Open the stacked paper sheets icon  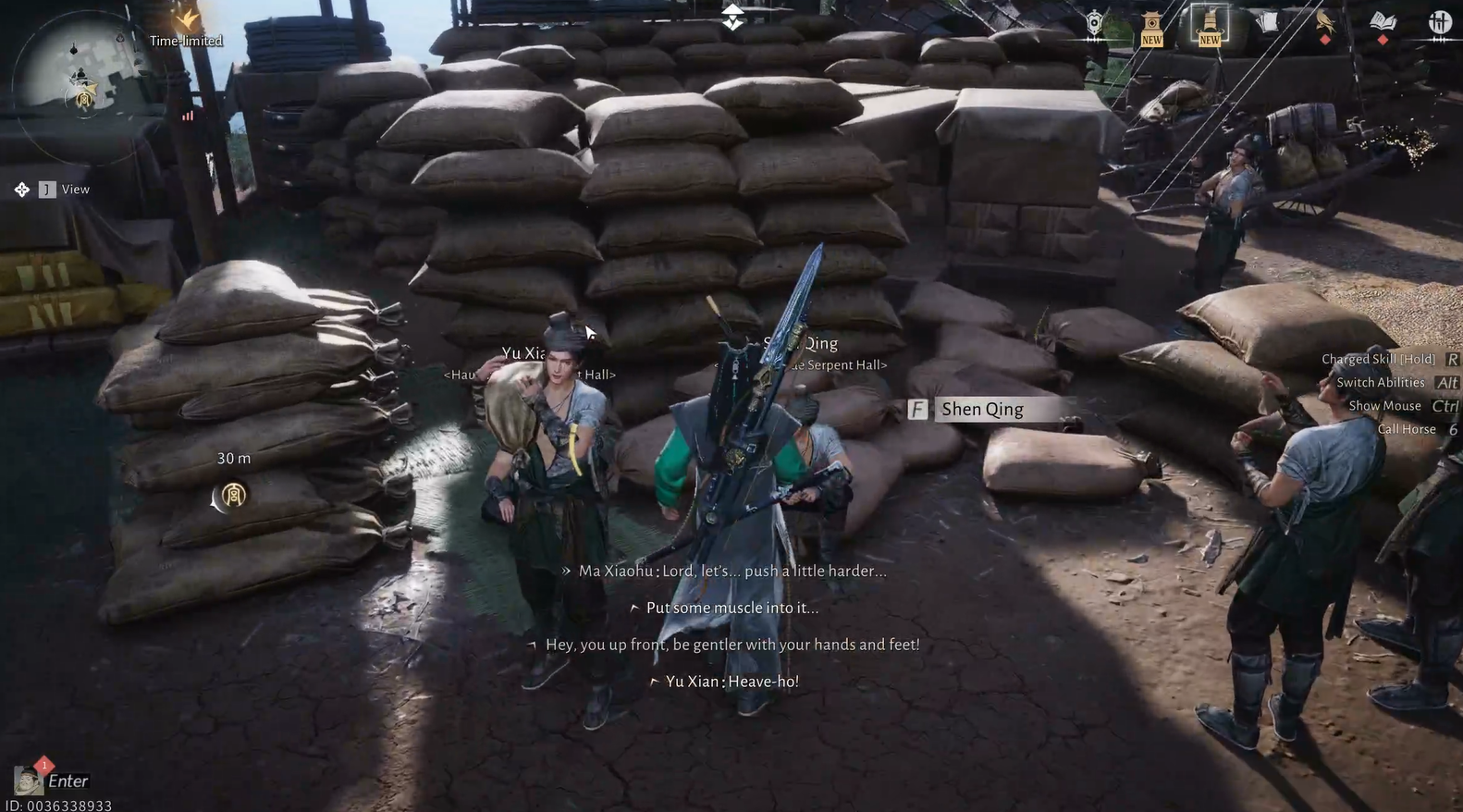pos(1267,23)
